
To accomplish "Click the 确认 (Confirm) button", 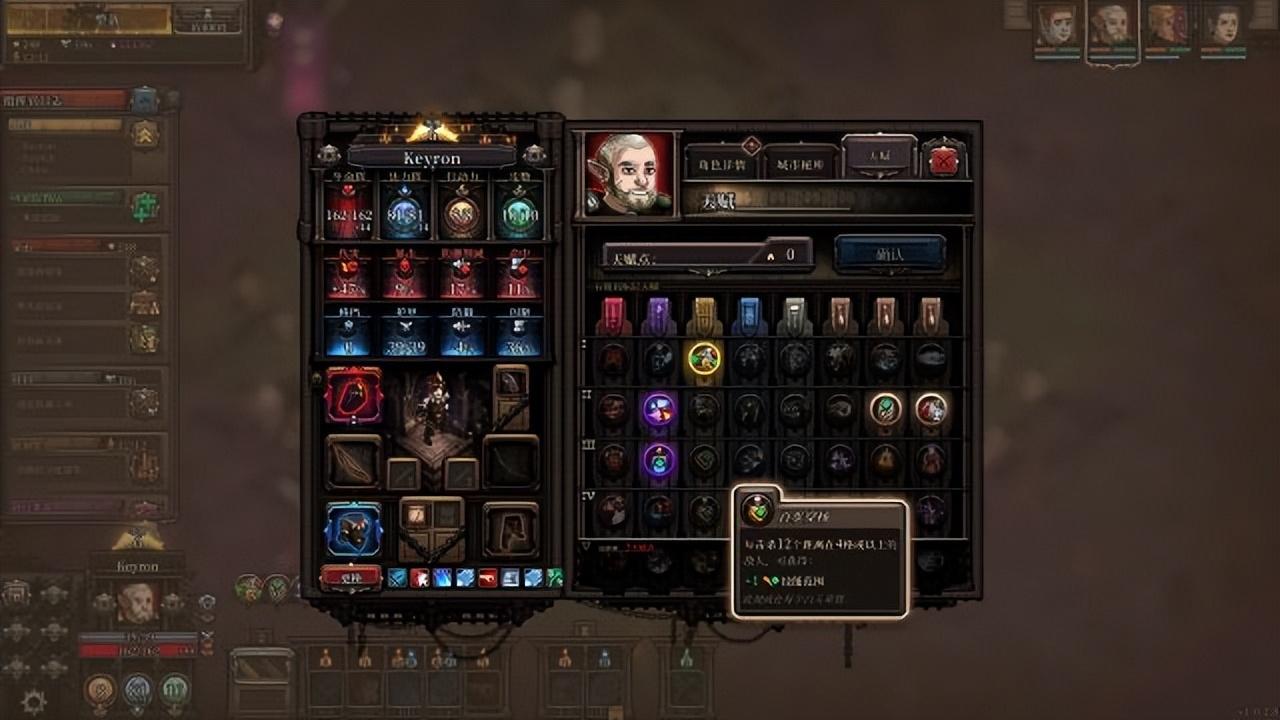I will [x=889, y=254].
